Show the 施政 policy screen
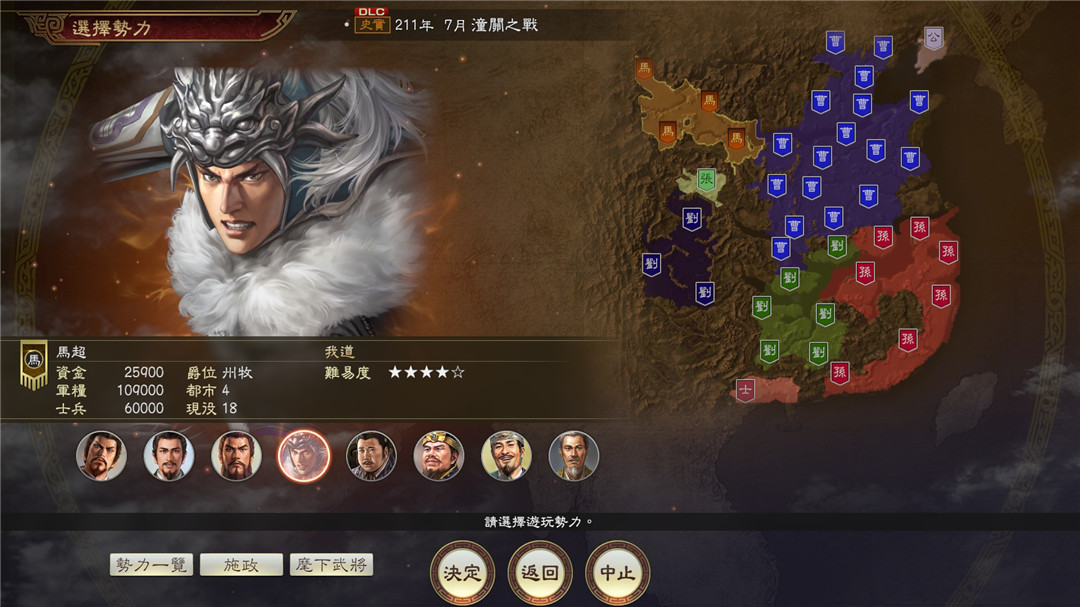1080x607 pixels. tap(241, 565)
